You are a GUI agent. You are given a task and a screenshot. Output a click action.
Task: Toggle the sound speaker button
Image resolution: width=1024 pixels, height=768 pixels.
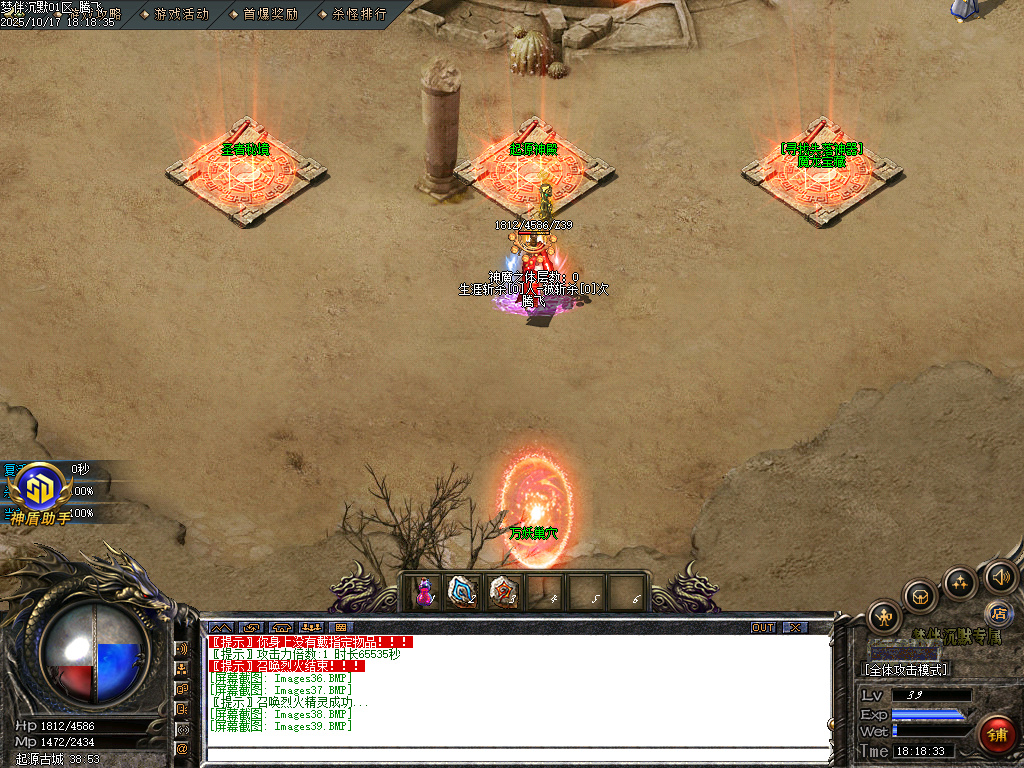tap(1000, 576)
